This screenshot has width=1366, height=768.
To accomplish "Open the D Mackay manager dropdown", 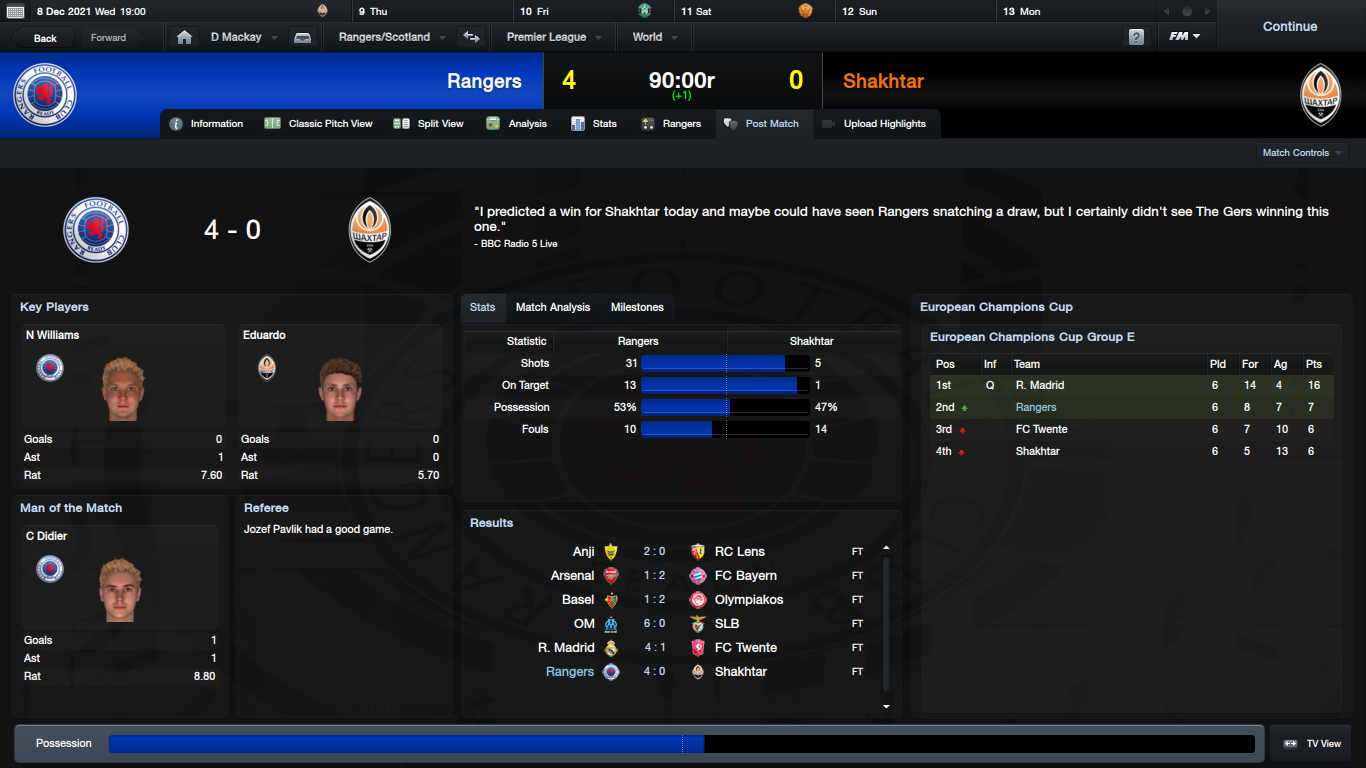I will [243, 37].
